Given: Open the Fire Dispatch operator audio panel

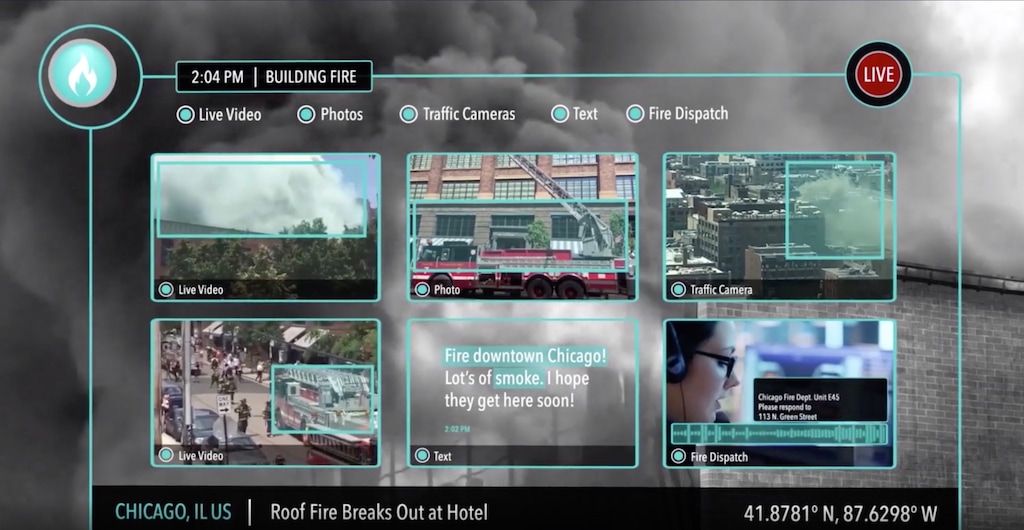Looking at the screenshot, I should (778, 392).
